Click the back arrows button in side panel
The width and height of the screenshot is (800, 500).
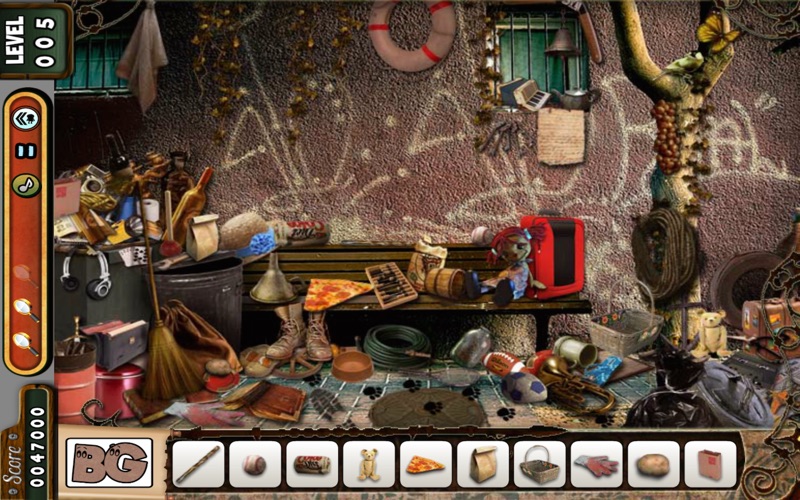25,120
